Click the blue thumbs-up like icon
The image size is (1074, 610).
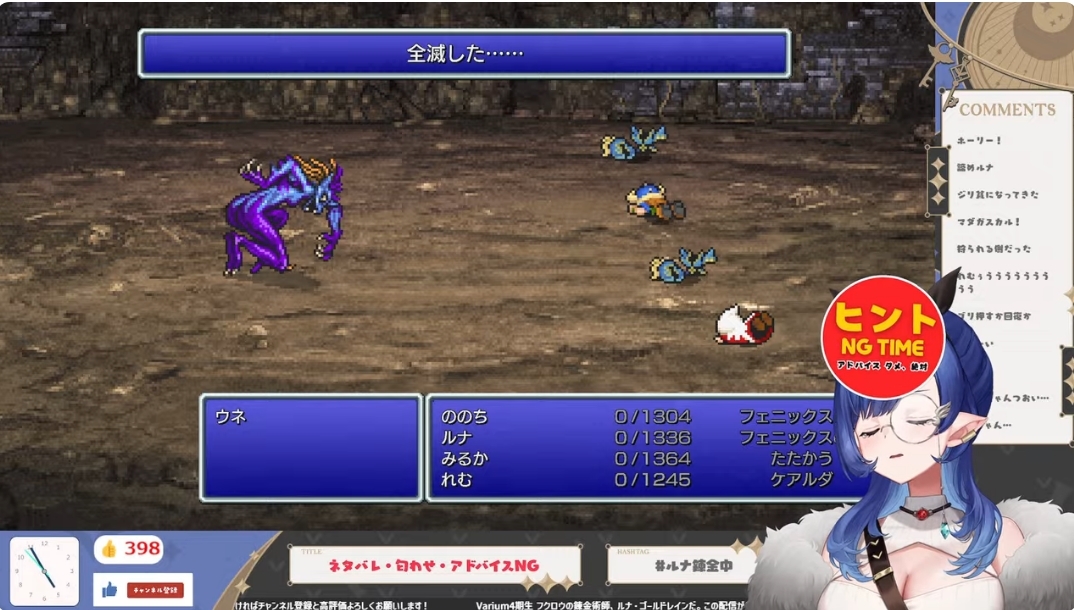click(108, 589)
